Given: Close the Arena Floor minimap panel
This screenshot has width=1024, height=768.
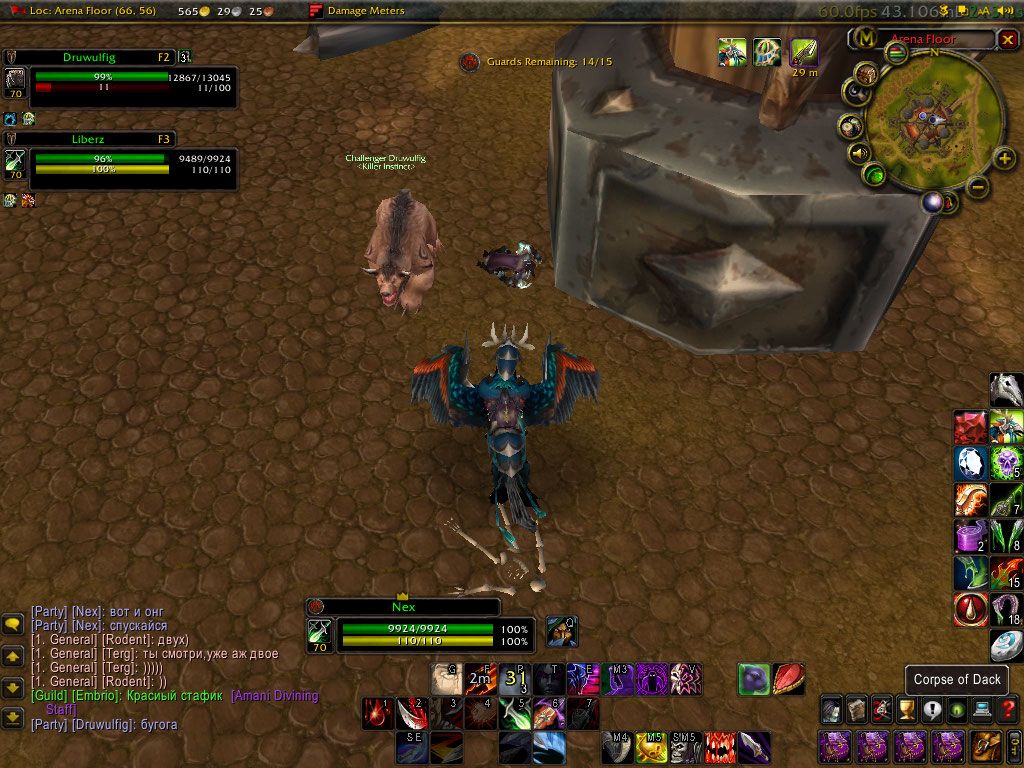Looking at the screenshot, I should pyautogui.click(x=1007, y=39).
